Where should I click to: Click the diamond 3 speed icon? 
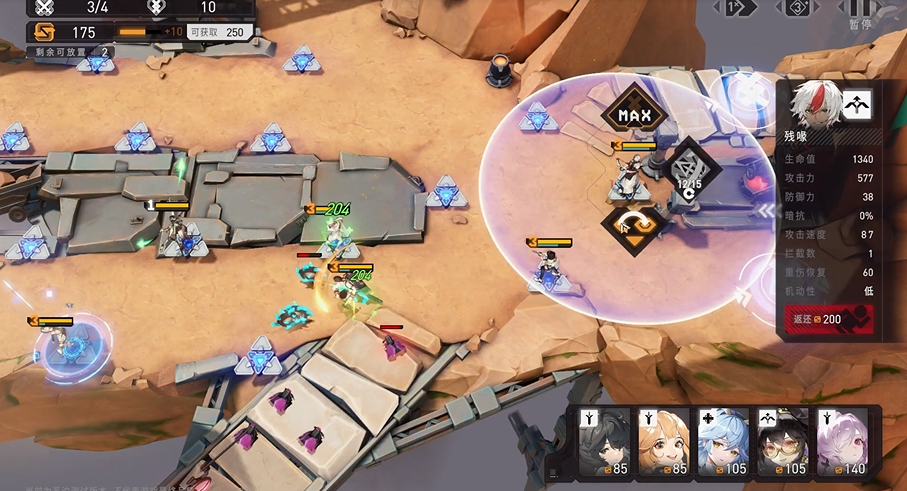[797, 8]
